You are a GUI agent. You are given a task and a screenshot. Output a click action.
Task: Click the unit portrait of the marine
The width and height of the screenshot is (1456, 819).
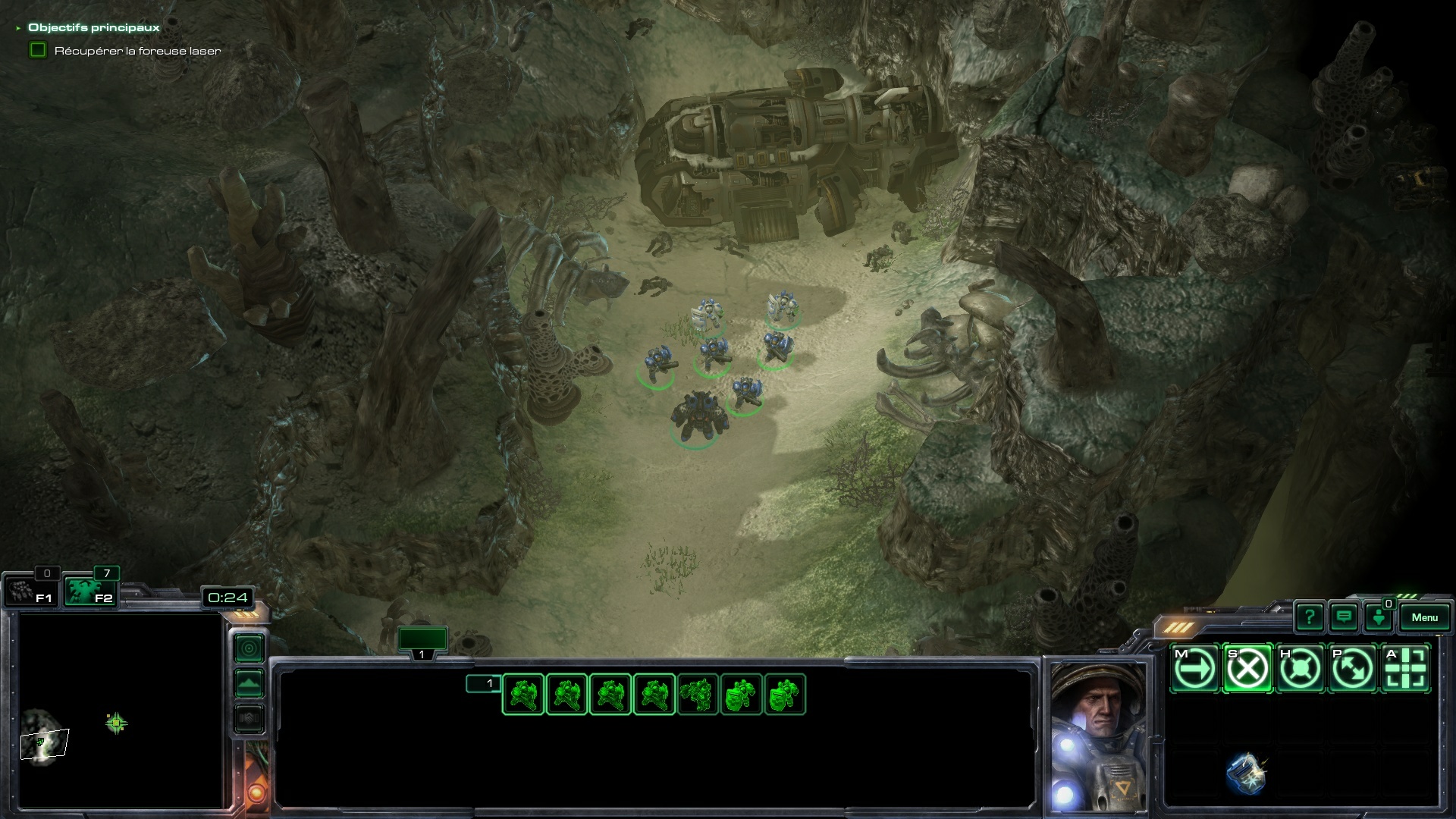point(1097,736)
